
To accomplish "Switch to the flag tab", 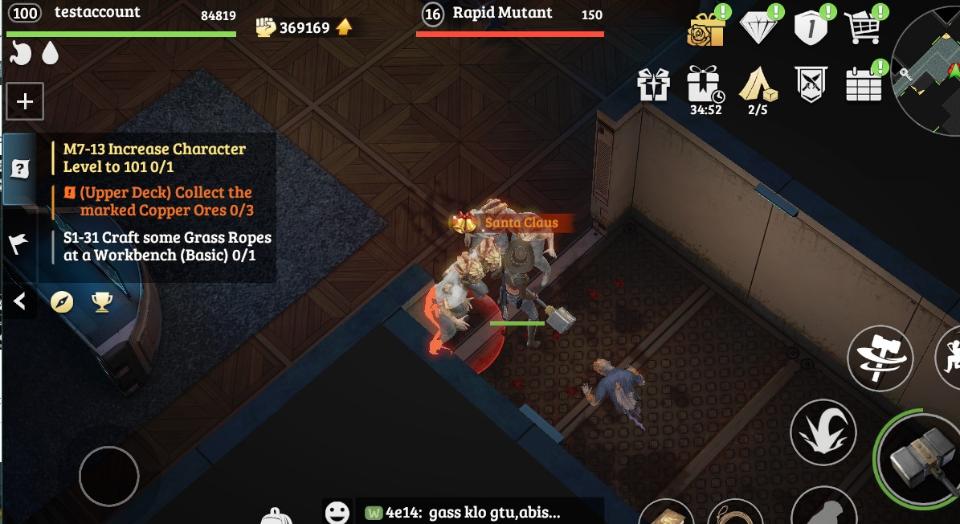I will (18, 243).
